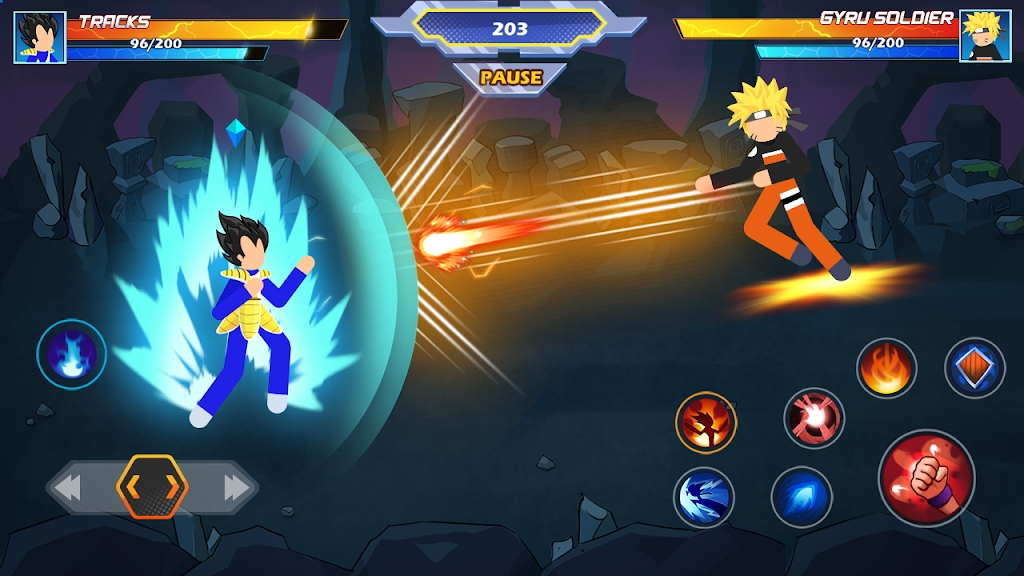Activate the orange flame skill

(886, 368)
